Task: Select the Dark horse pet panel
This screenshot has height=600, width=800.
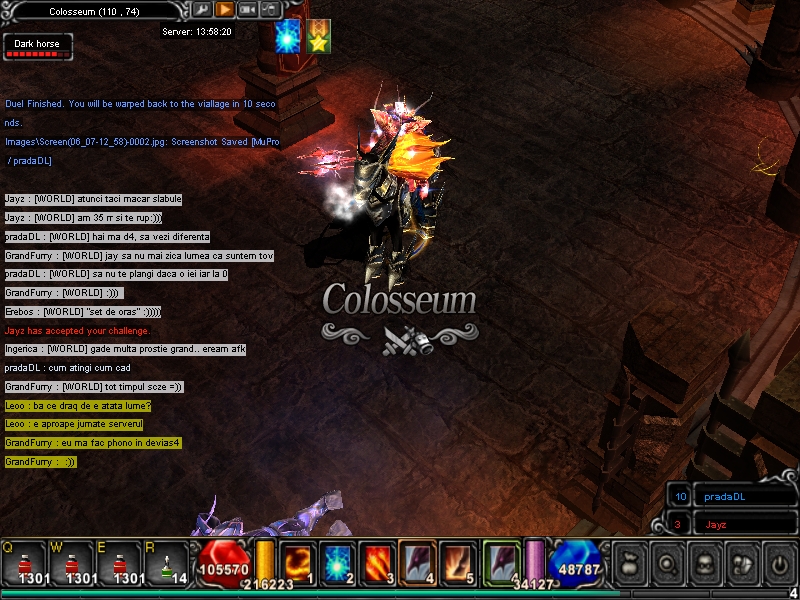Action: (37, 47)
